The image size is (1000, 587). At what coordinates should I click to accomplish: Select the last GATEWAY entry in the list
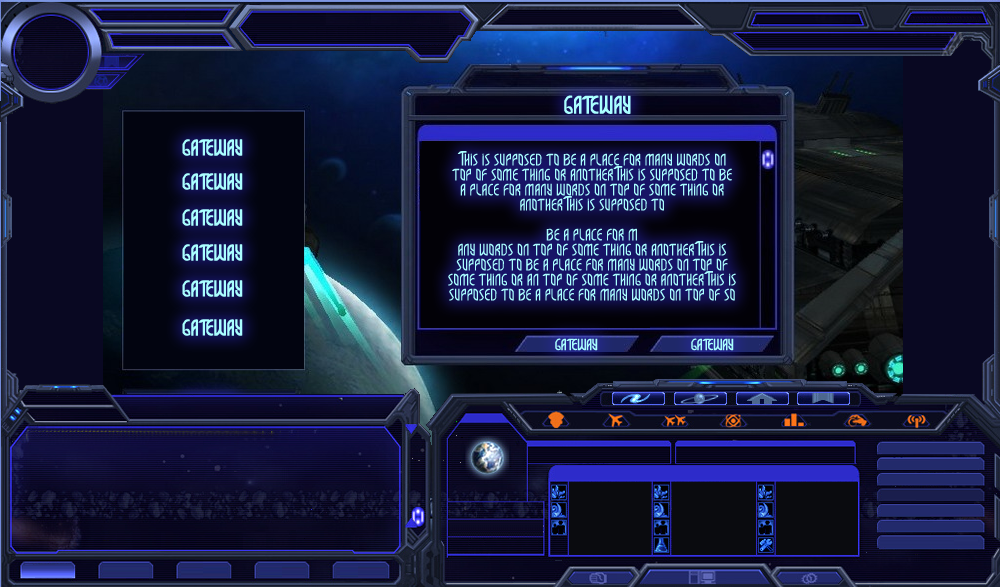pos(212,327)
